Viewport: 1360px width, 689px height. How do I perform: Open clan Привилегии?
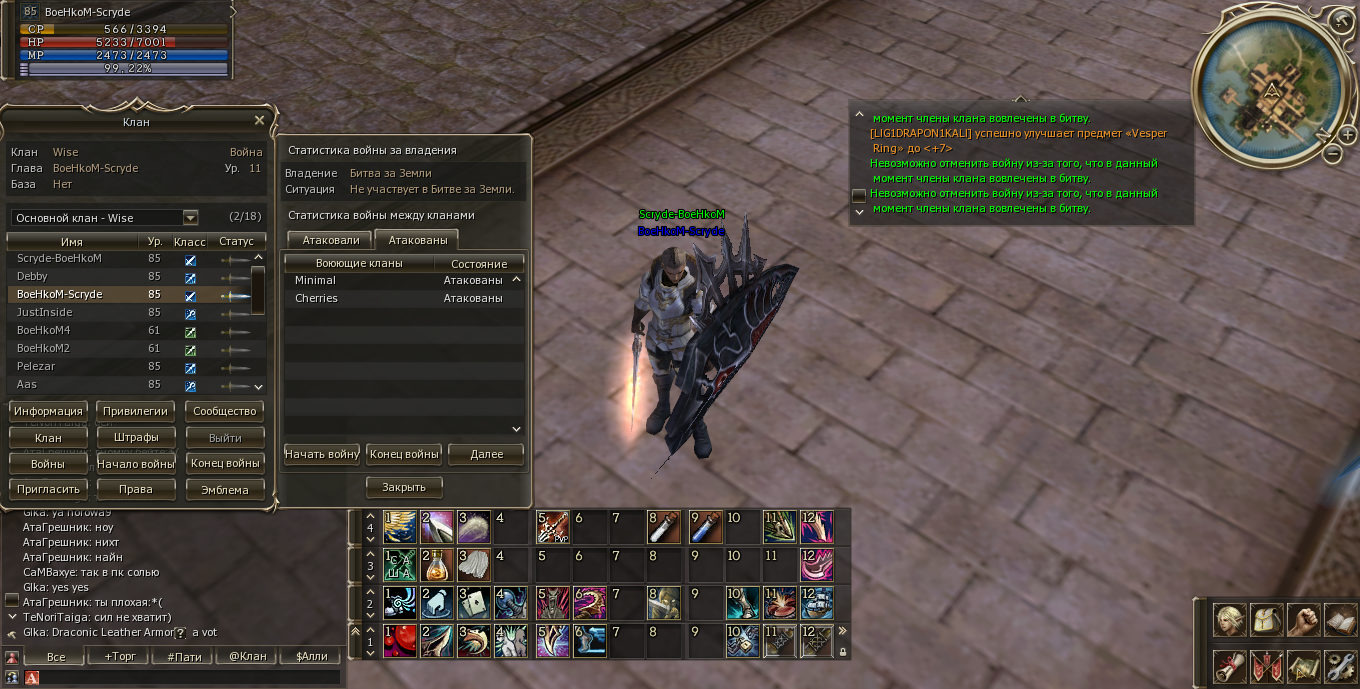pos(136,411)
